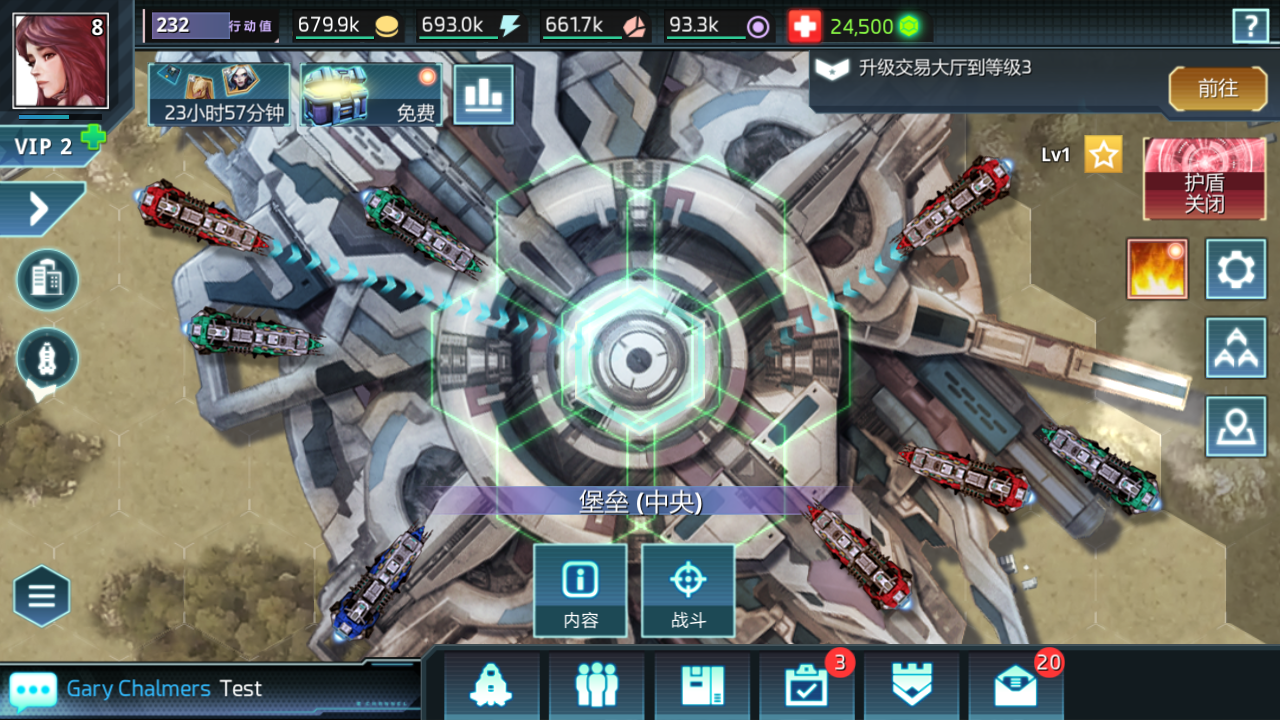
Task: Open the settings gear on the right panel
Action: coord(1236,268)
